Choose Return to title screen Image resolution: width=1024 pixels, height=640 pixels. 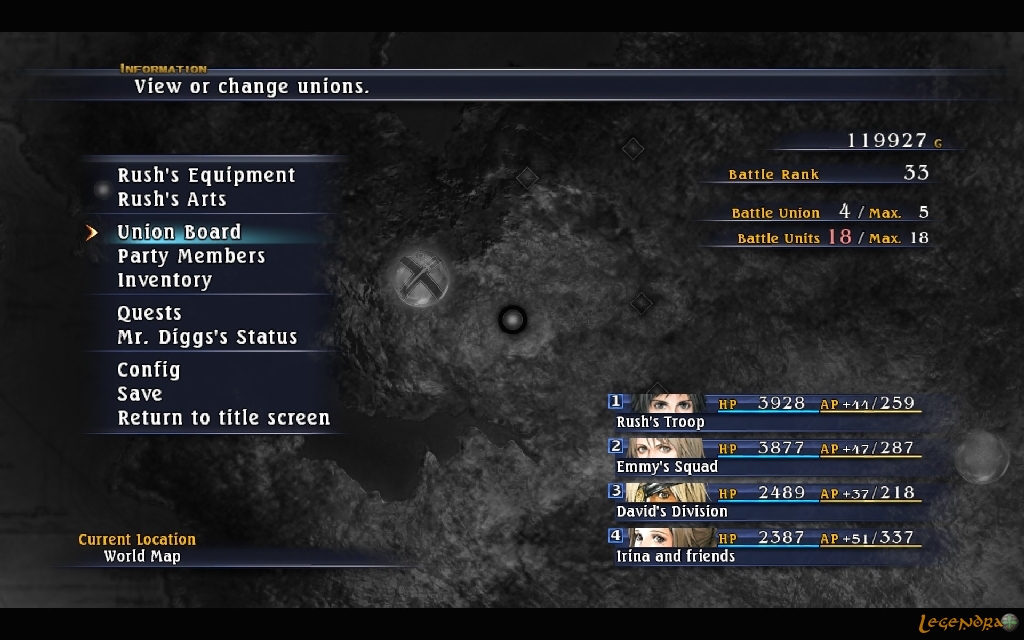[x=223, y=419]
